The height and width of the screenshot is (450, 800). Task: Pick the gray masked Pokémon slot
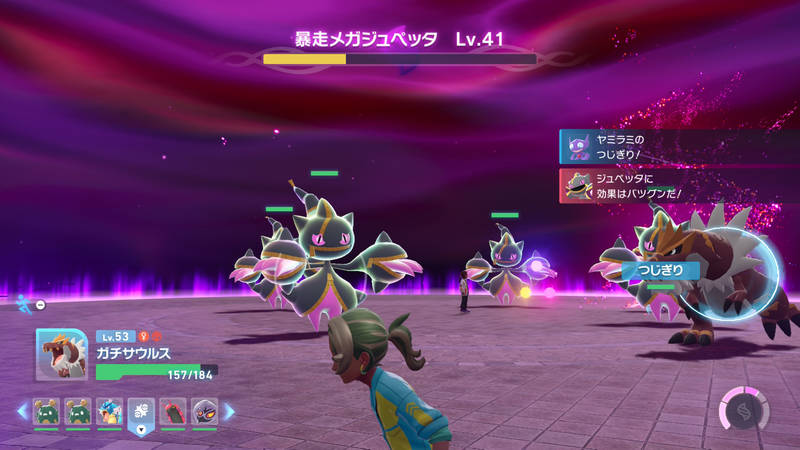pyautogui.click(x=204, y=411)
